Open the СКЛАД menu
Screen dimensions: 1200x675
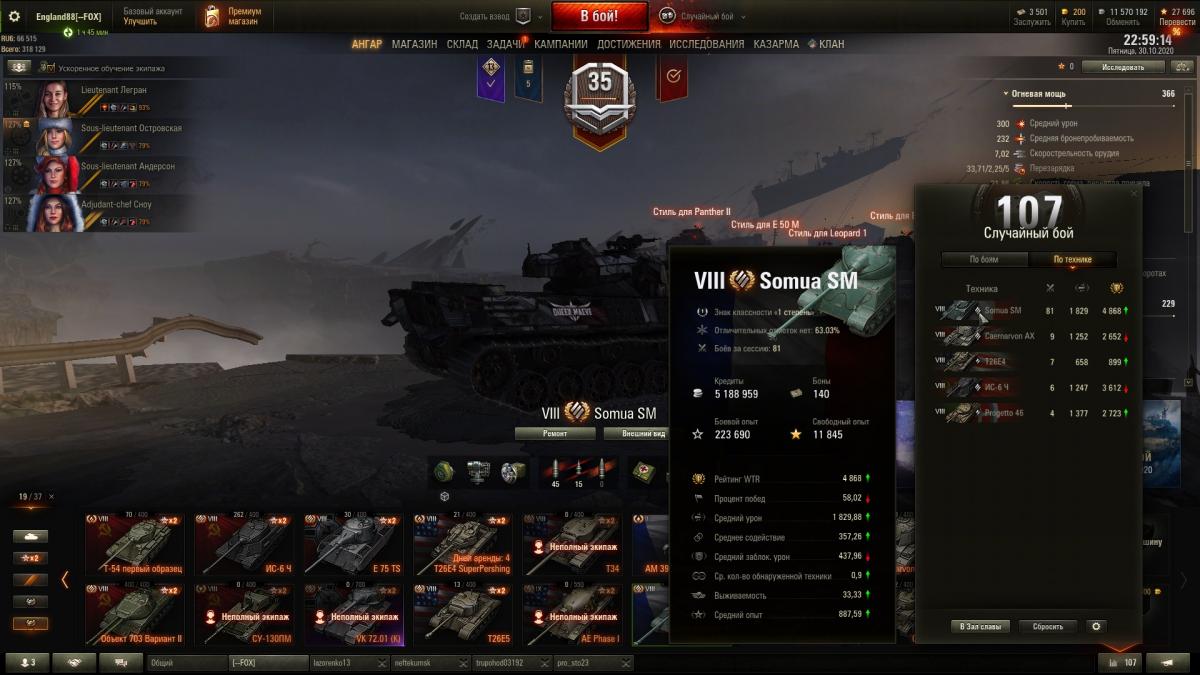pyautogui.click(x=462, y=44)
